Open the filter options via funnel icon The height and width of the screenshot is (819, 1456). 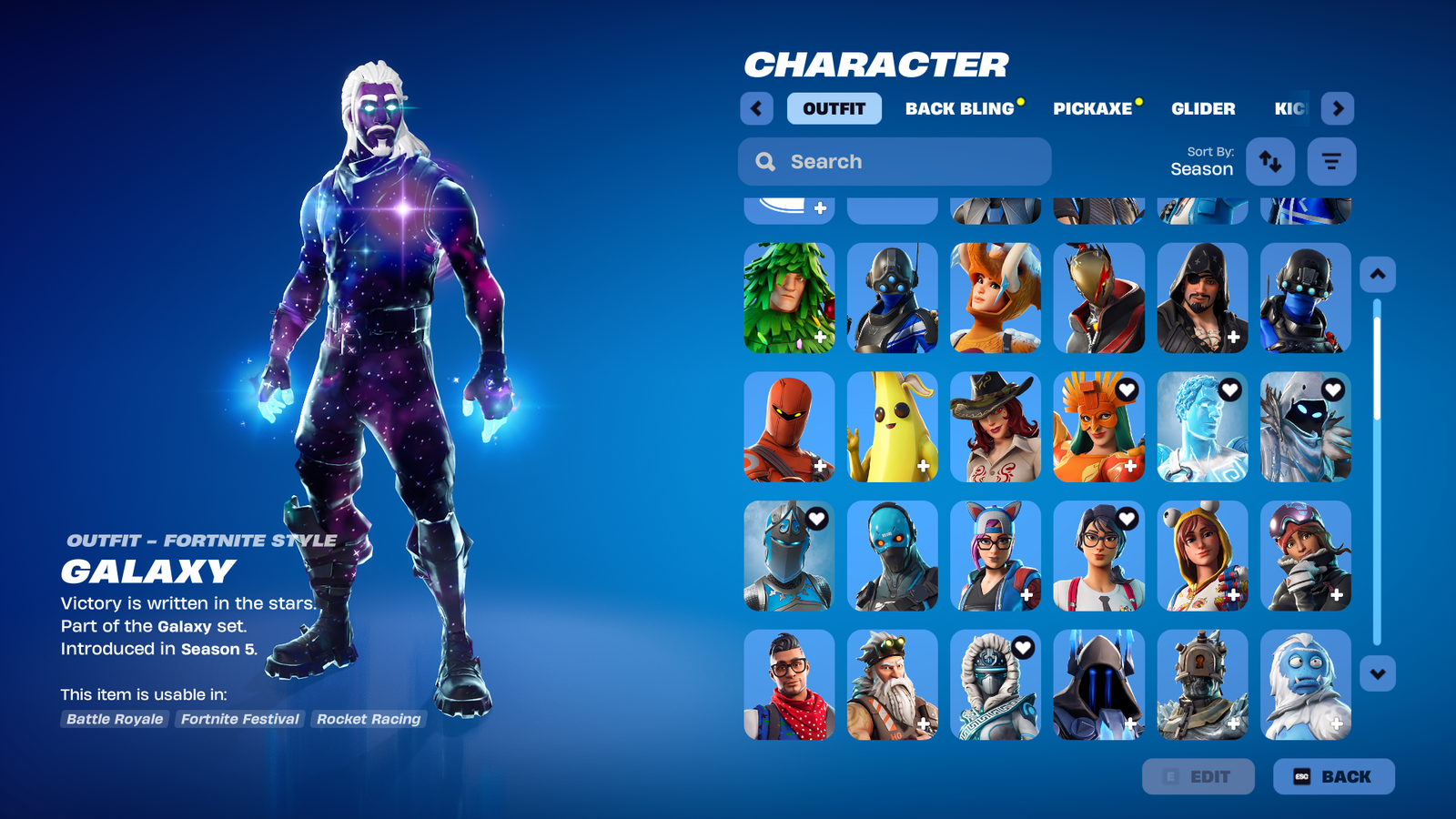(1331, 161)
